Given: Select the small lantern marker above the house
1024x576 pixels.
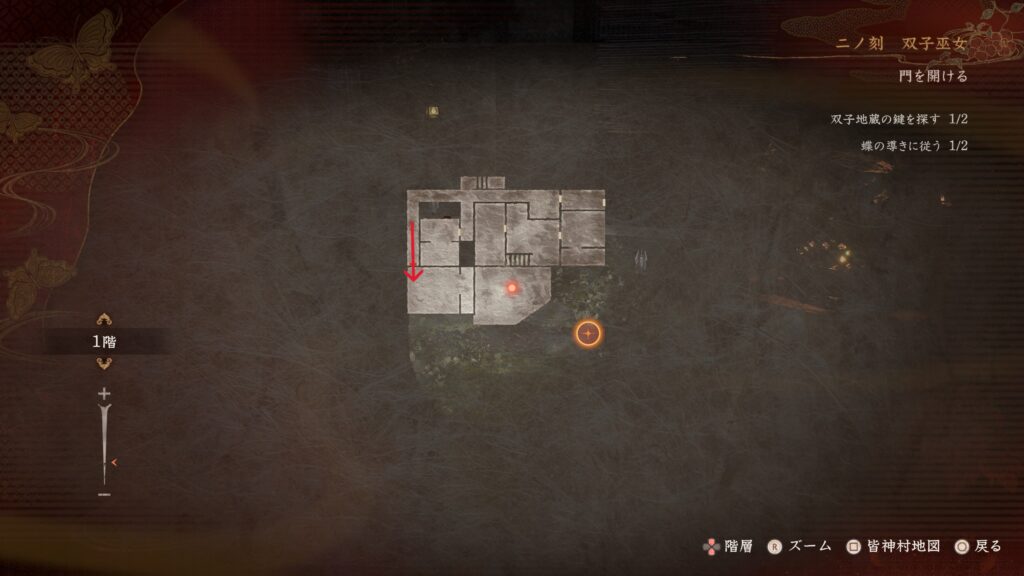Looking at the screenshot, I should click(x=433, y=111).
